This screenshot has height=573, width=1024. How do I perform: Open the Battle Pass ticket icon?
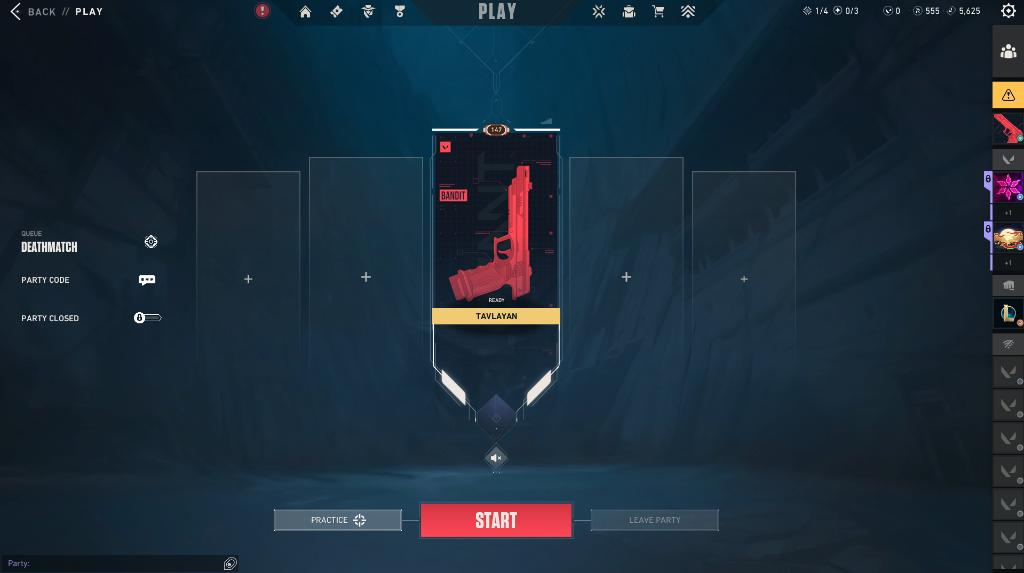click(336, 12)
